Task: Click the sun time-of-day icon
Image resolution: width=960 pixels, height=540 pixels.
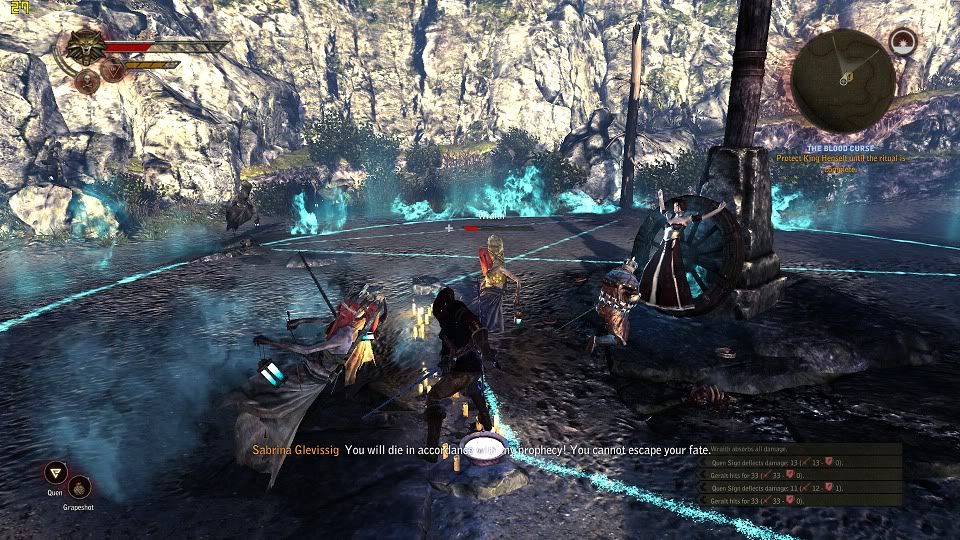Action: (903, 42)
